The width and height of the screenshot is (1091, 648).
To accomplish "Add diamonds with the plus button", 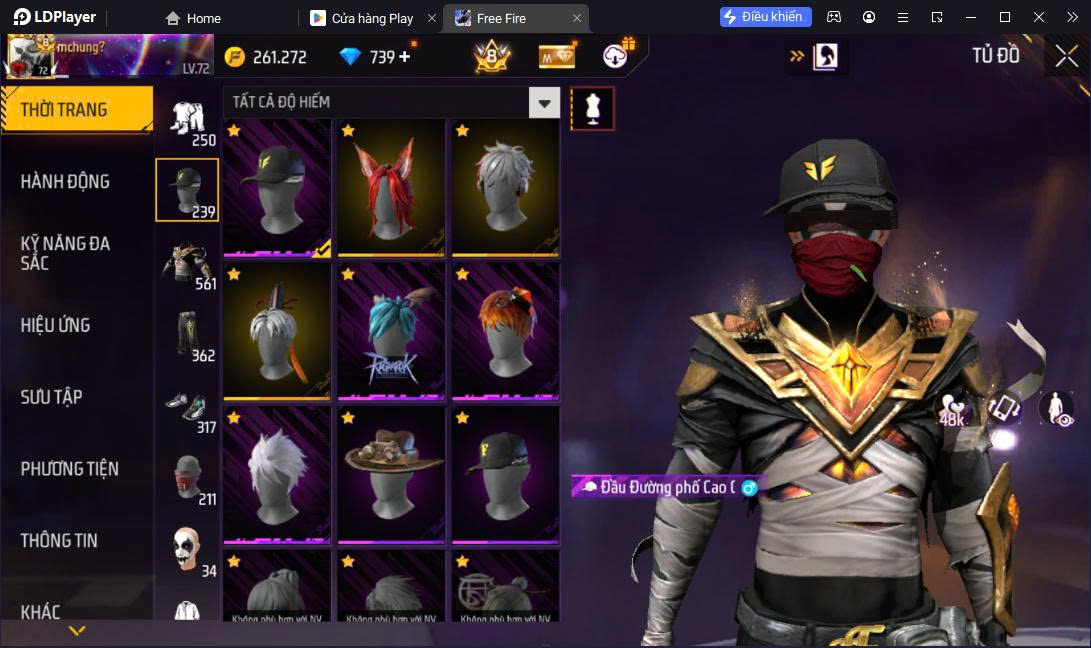I will click(405, 57).
